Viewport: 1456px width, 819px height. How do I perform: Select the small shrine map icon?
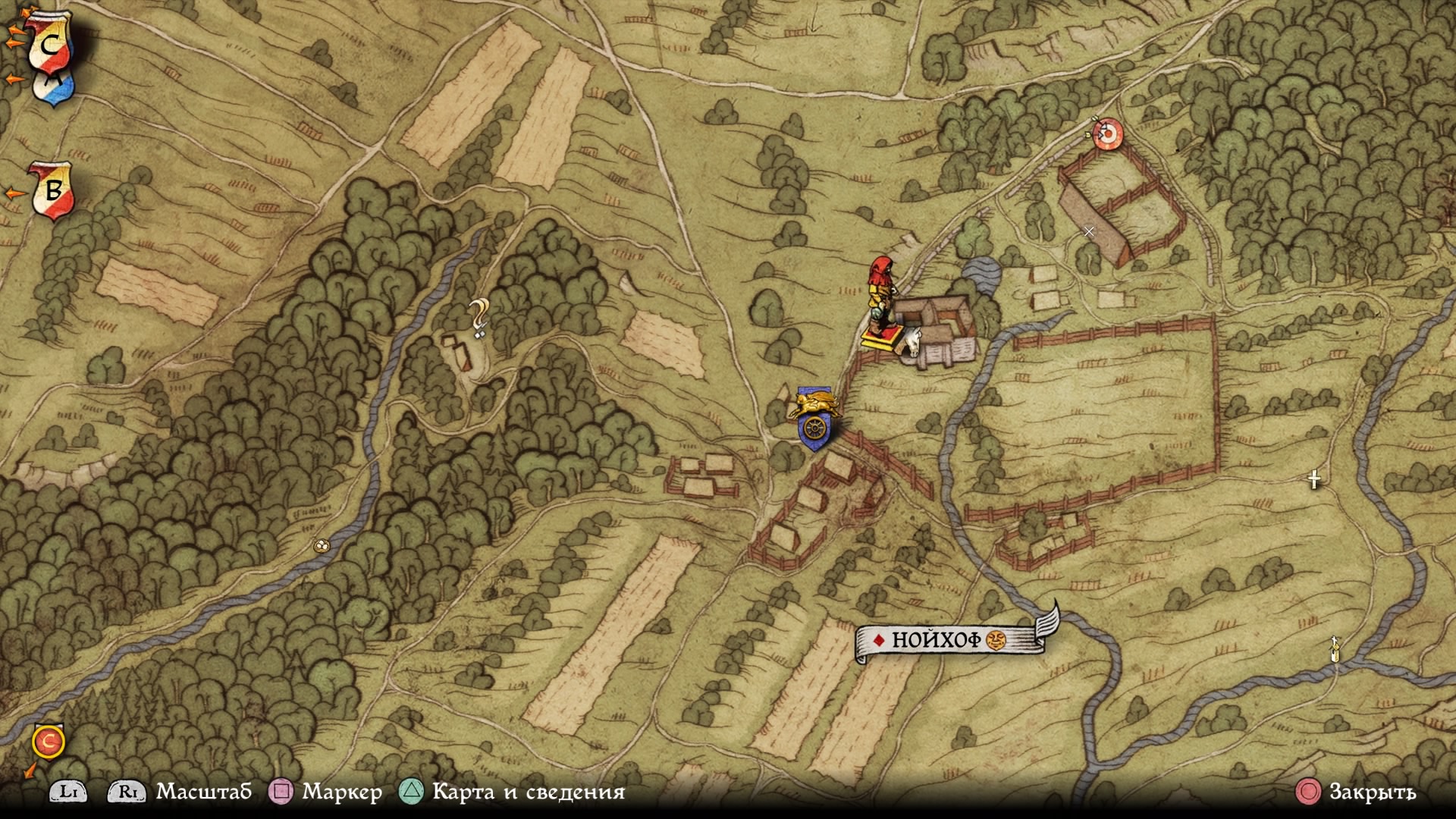(1335, 649)
